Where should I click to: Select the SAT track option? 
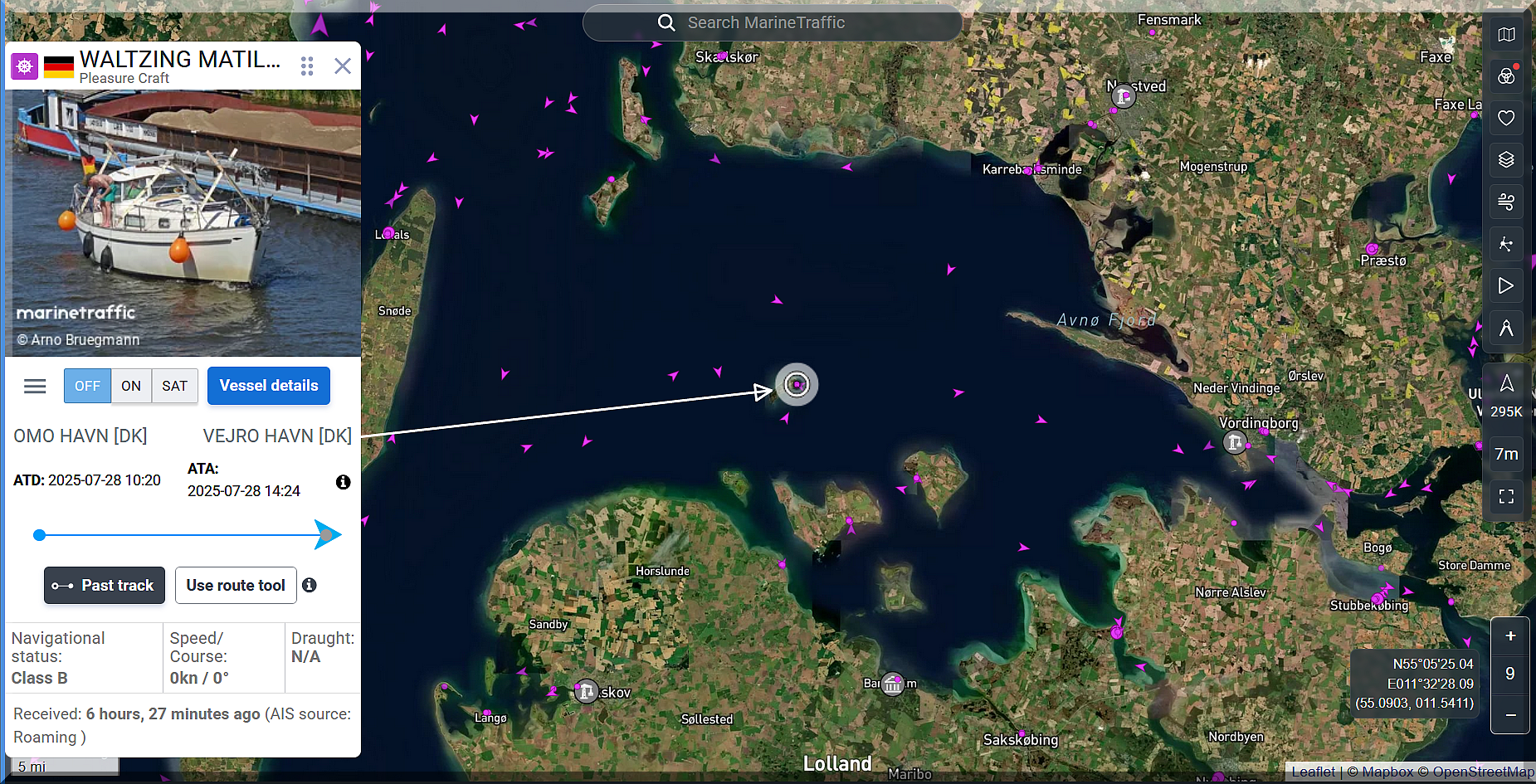pos(174,387)
